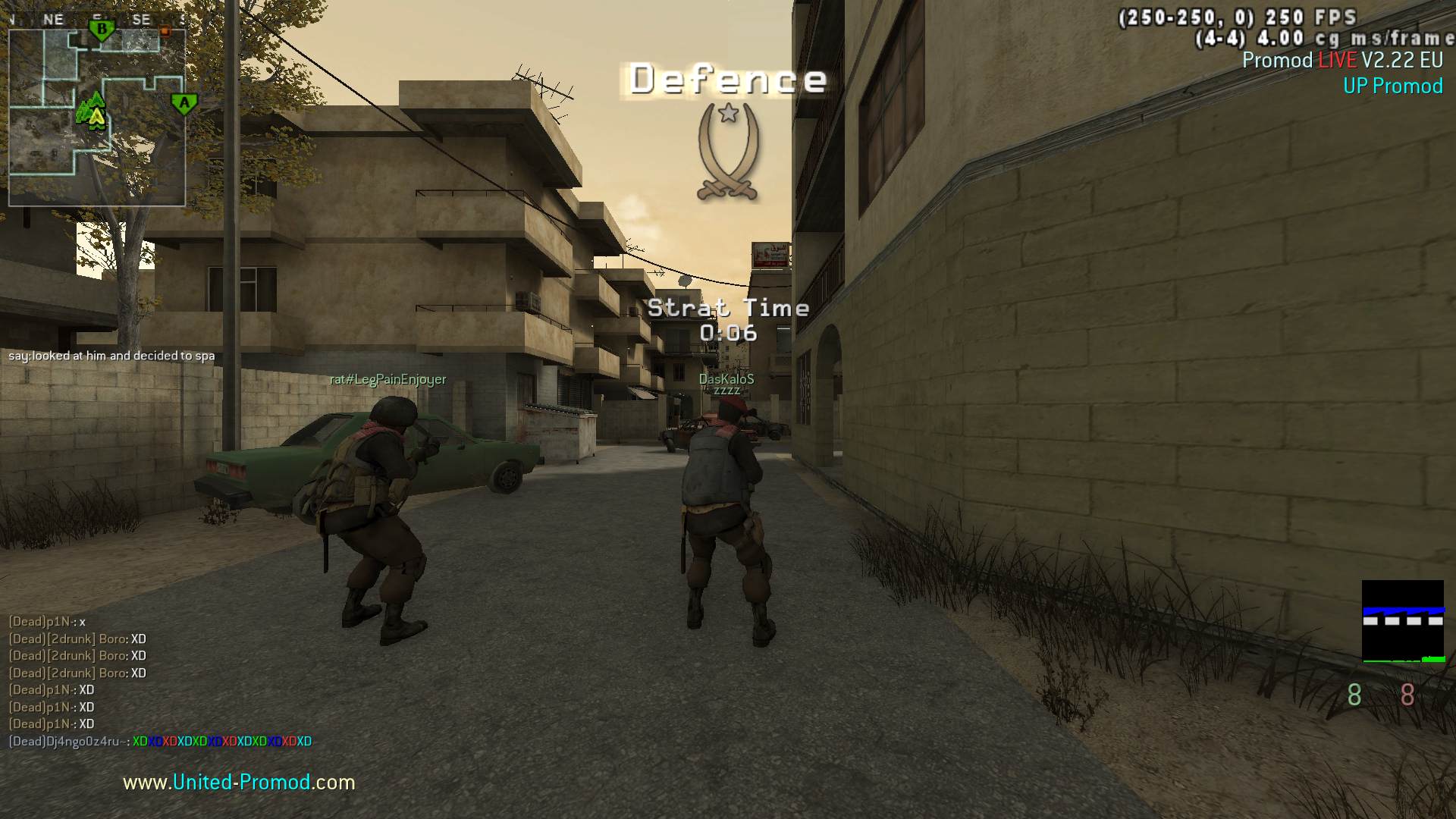Open the www.United-Promod.com link text

(x=239, y=782)
